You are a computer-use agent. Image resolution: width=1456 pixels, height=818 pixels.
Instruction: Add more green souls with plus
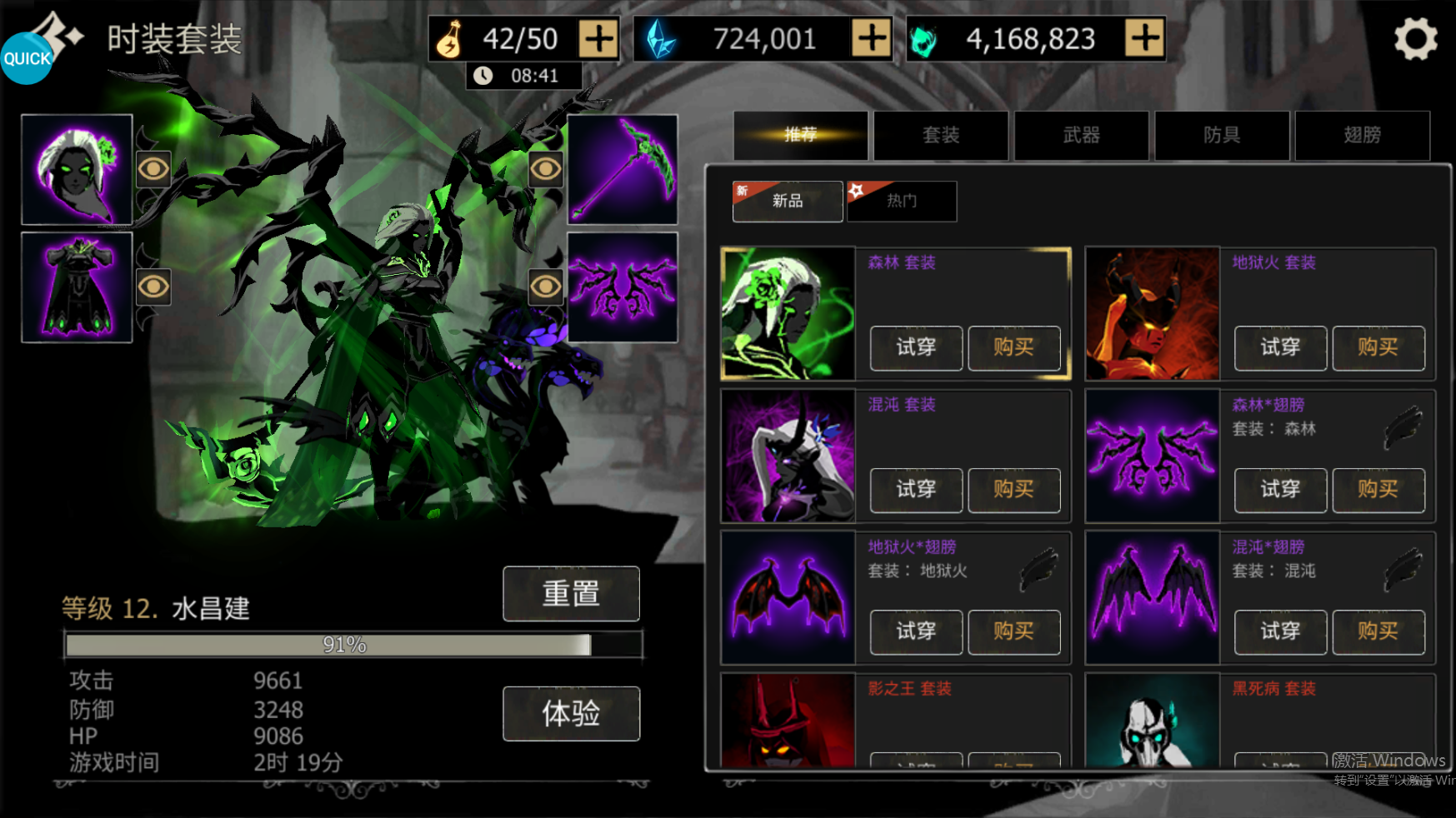(x=1144, y=39)
